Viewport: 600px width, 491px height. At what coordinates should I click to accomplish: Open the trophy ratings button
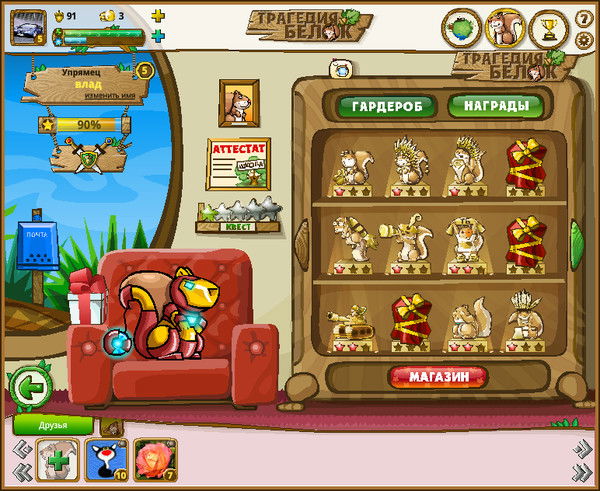pyautogui.click(x=547, y=28)
